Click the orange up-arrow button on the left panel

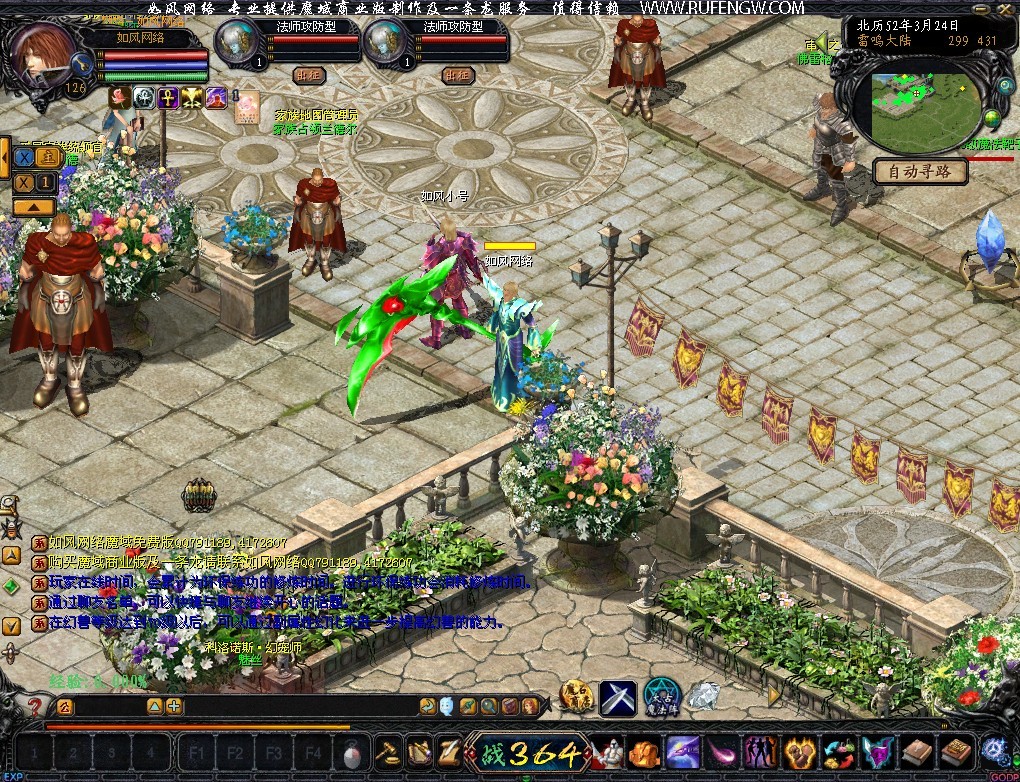pos(34,207)
